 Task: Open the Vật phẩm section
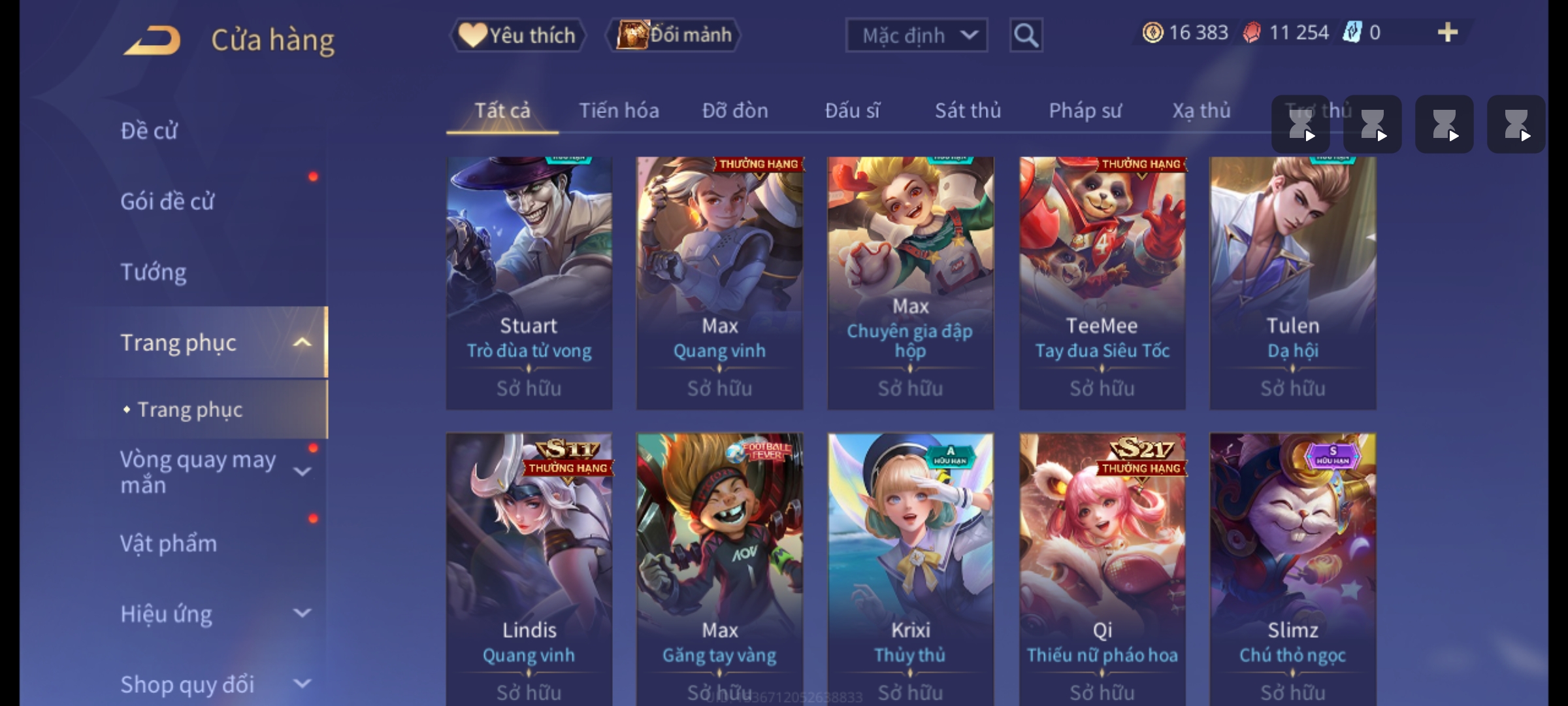[x=169, y=544]
